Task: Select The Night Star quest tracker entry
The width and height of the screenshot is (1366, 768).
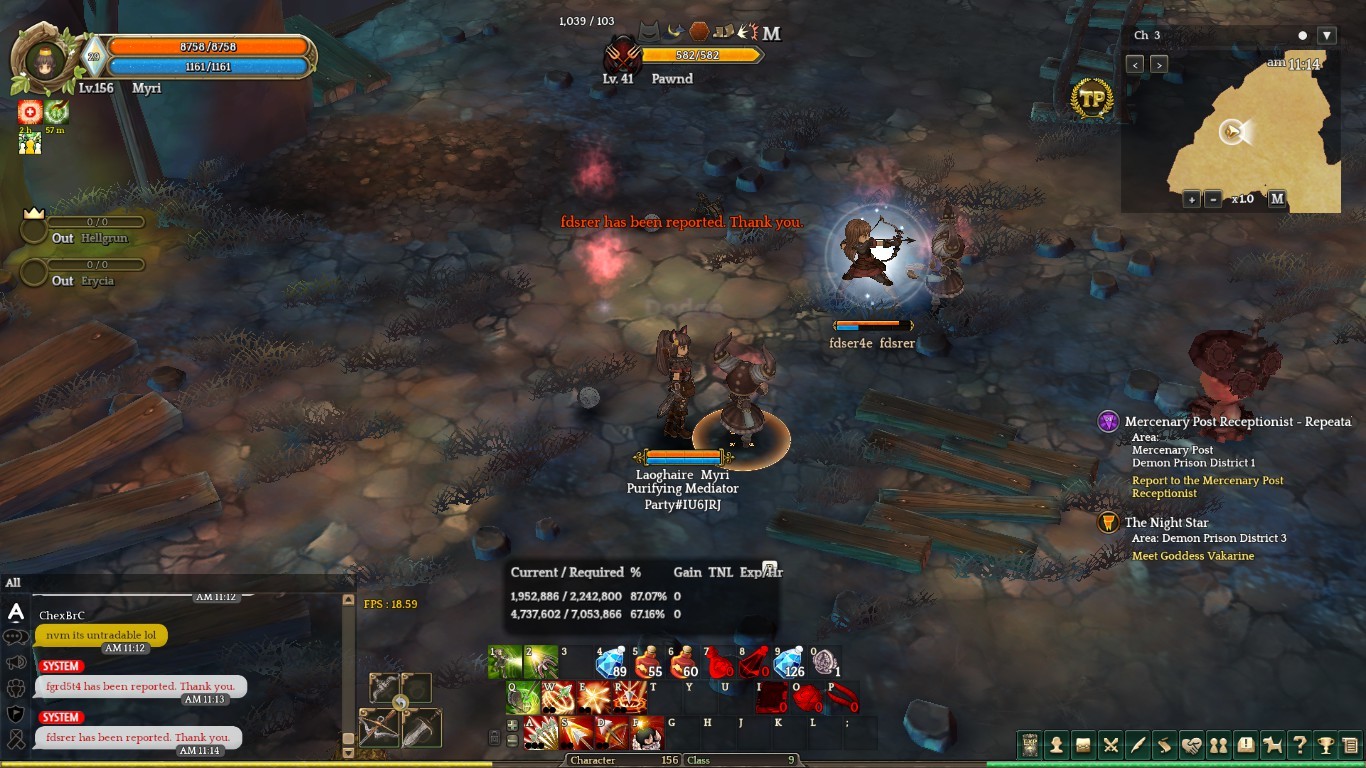Action: coord(1166,523)
